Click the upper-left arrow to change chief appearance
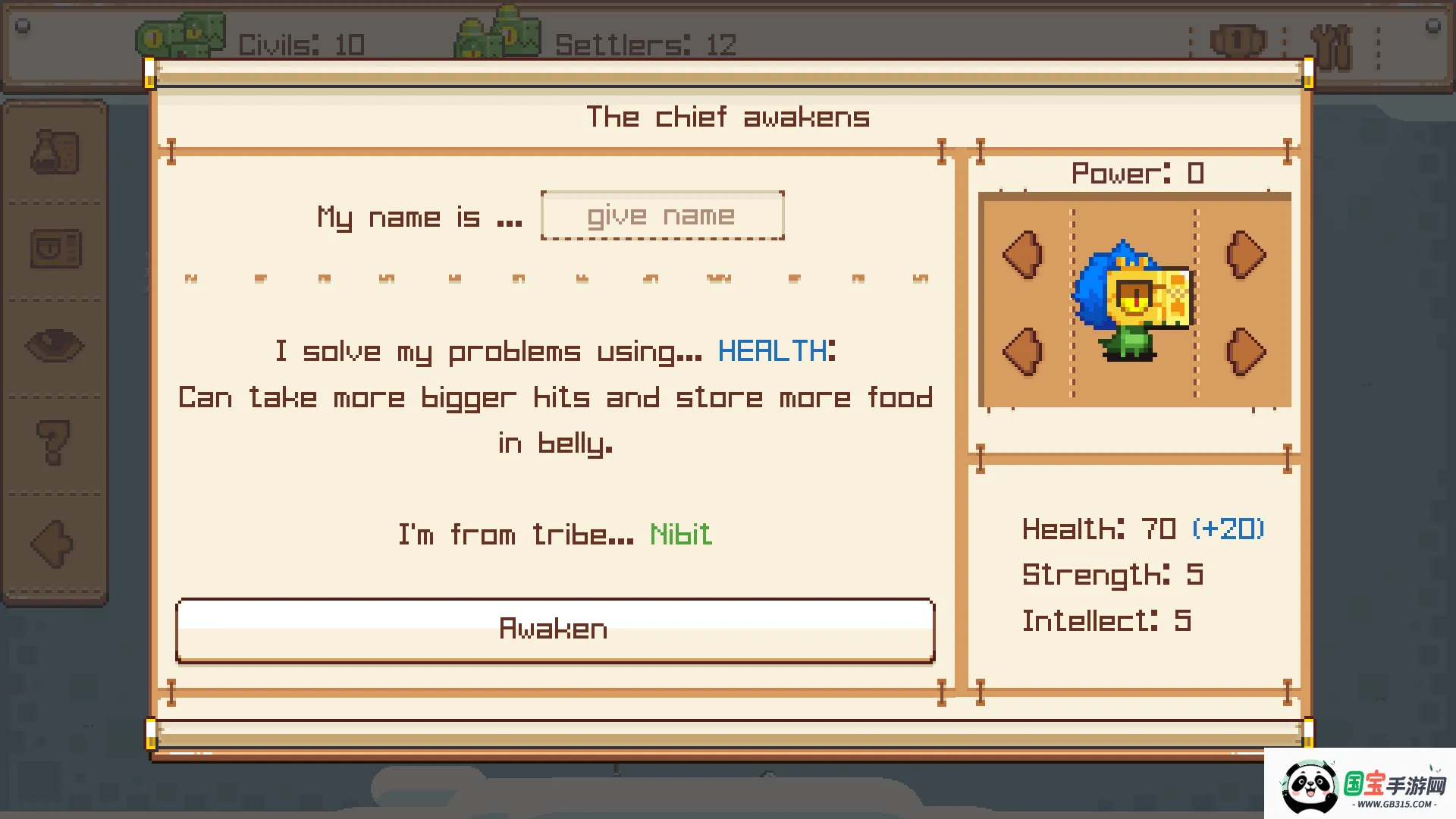 (x=1023, y=256)
